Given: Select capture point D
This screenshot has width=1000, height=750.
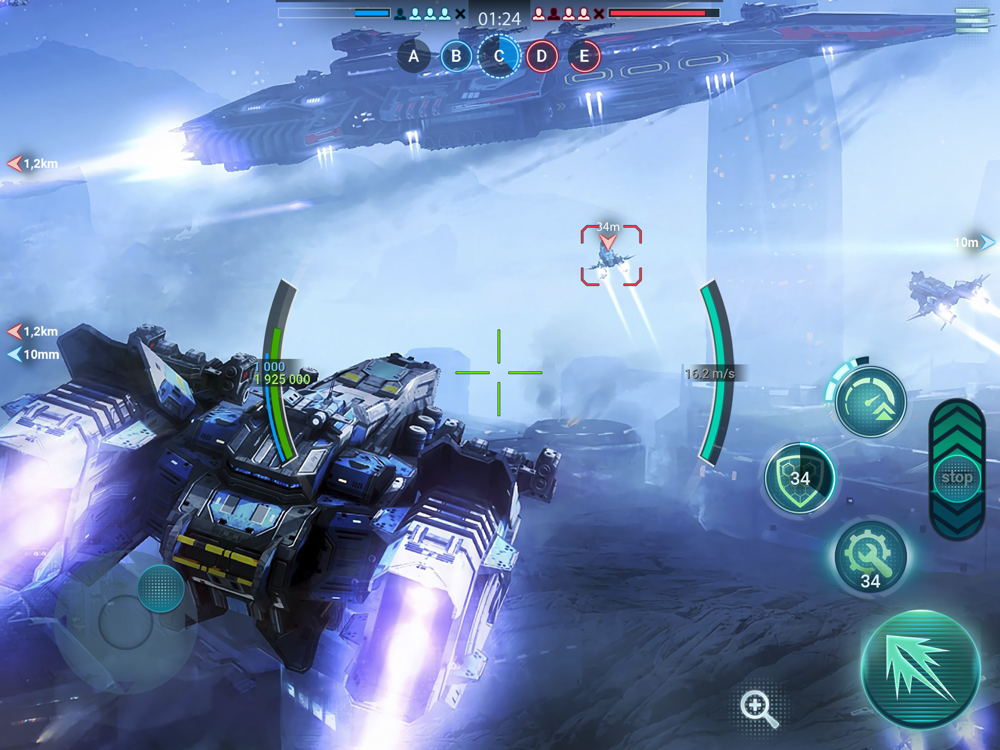Looking at the screenshot, I should (542, 56).
